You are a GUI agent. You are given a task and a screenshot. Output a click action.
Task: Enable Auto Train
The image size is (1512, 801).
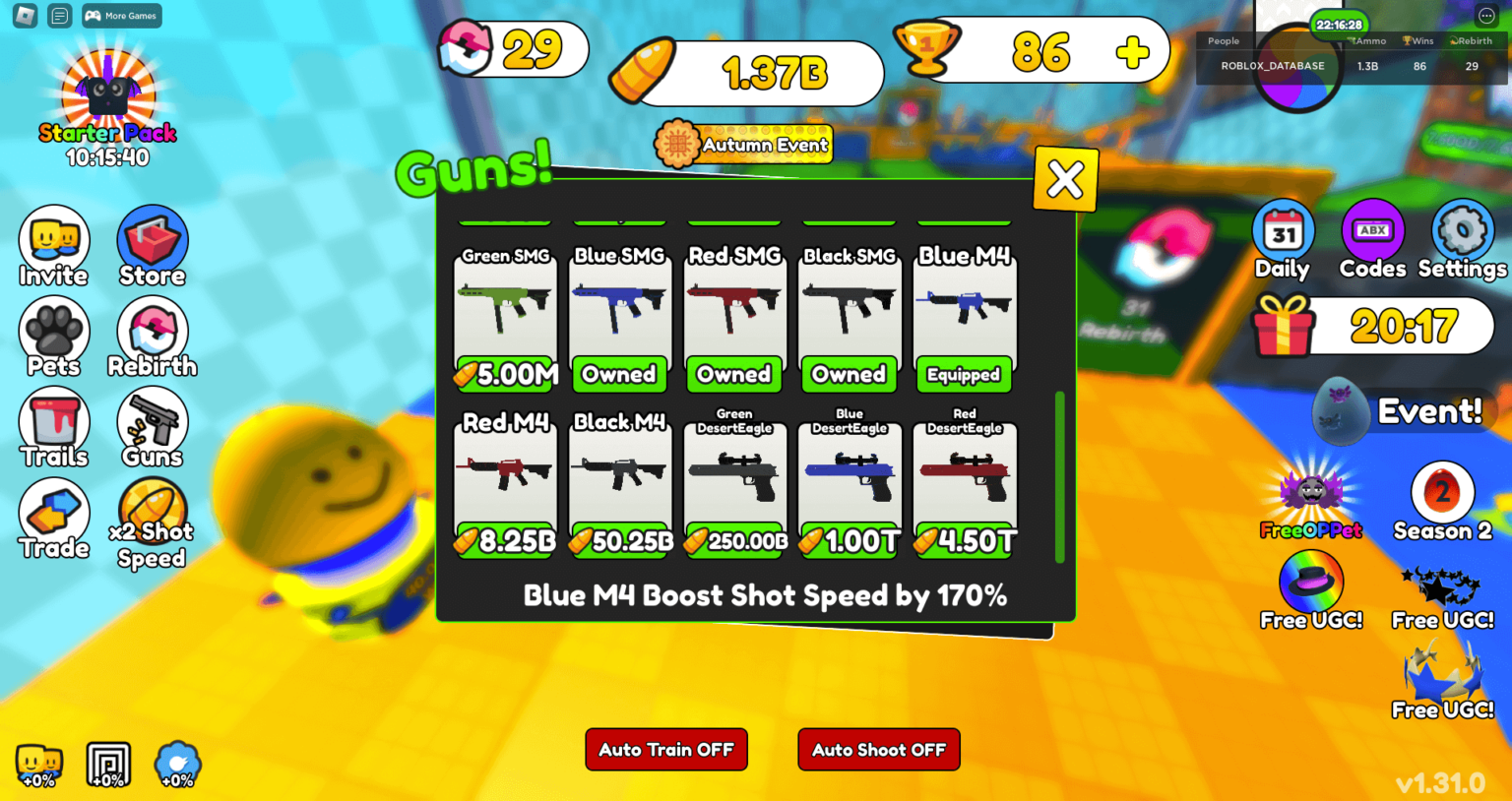666,749
